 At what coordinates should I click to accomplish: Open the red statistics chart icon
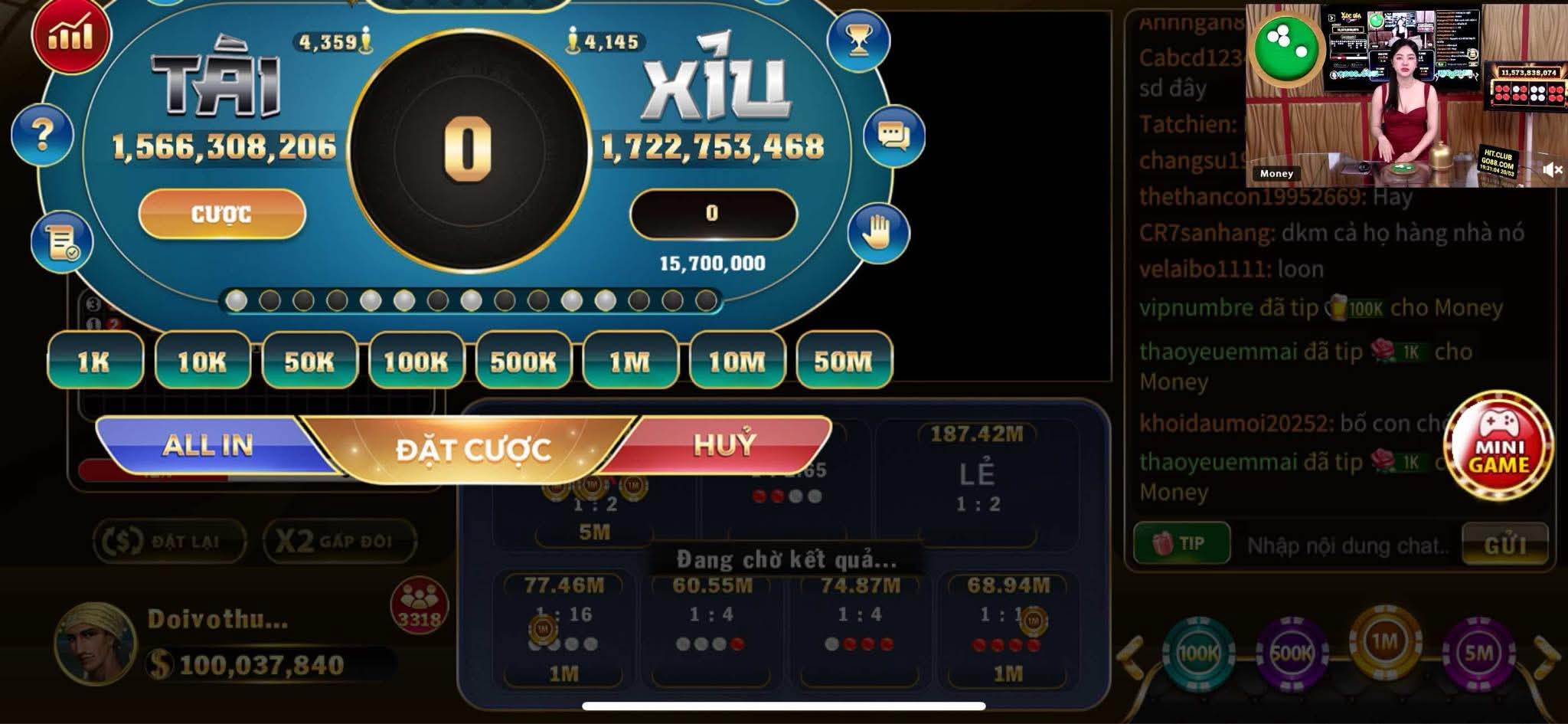click(70, 36)
